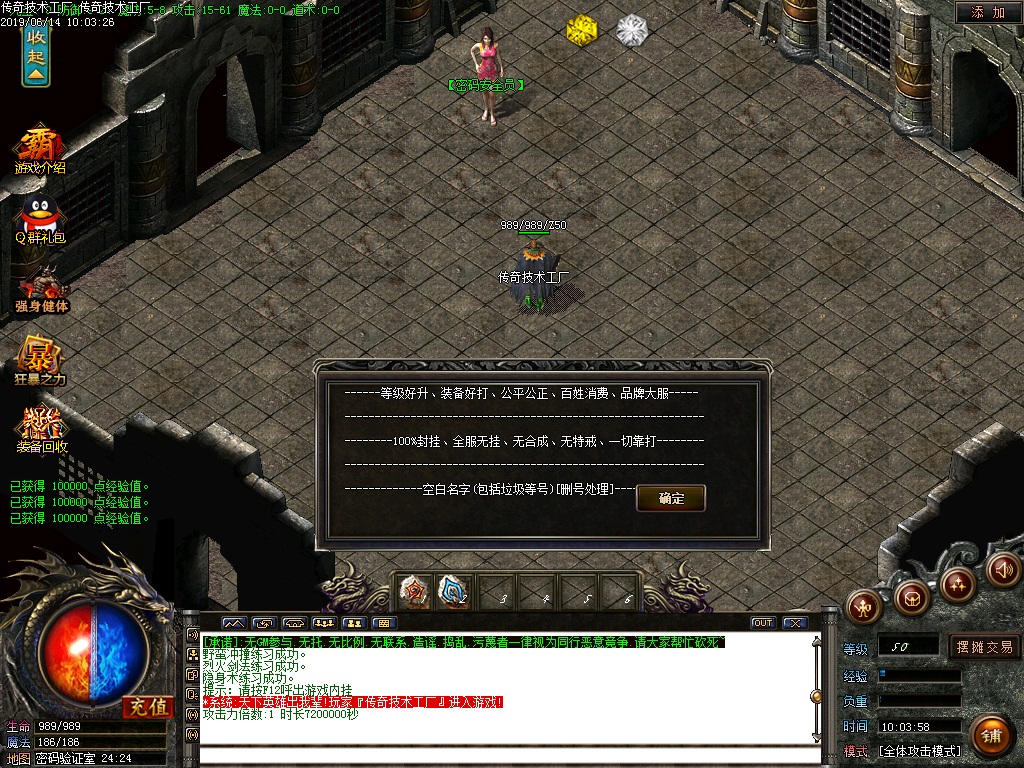Image resolution: width=1024 pixels, height=768 pixels.
Task: Use the red item in hotbar slot 1
Action: [413, 592]
